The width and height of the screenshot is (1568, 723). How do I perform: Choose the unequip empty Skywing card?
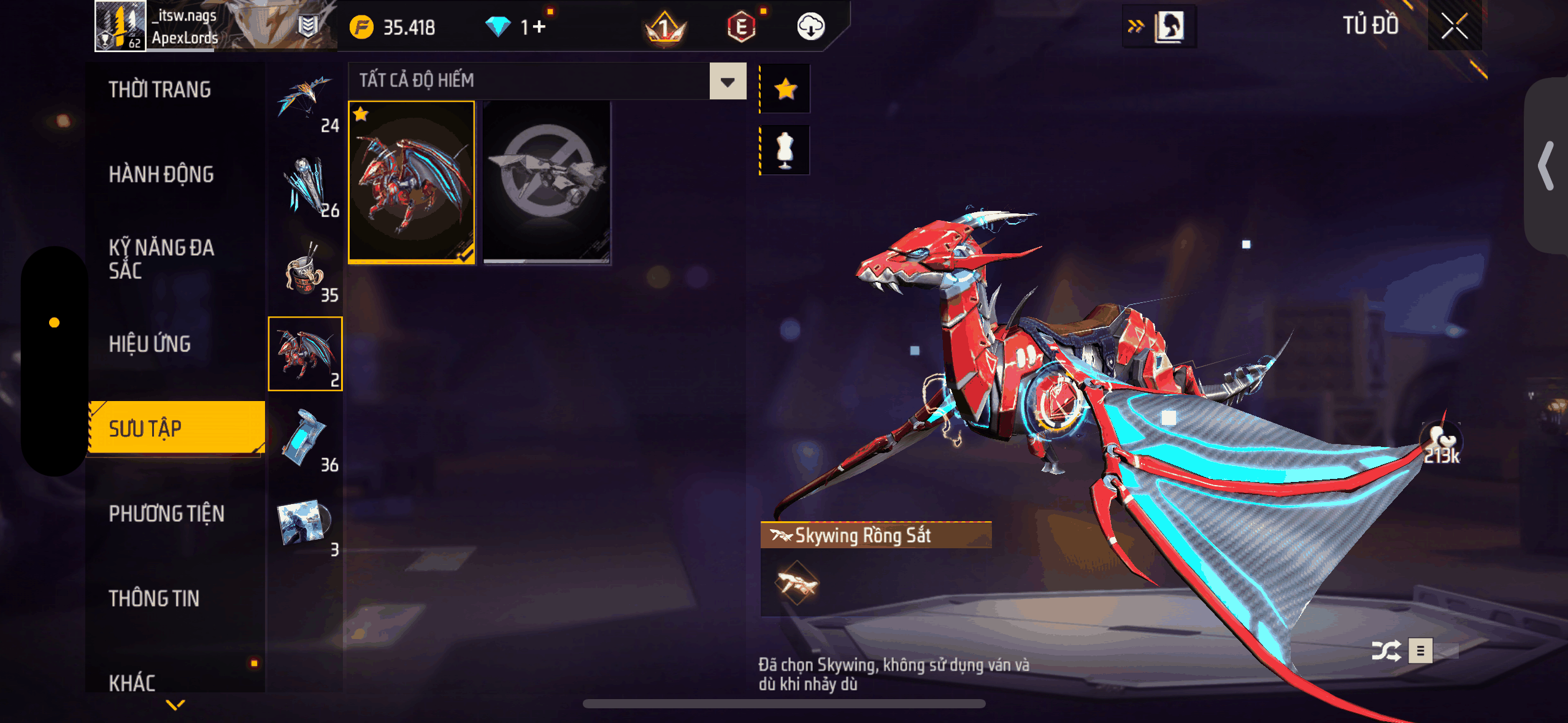coord(547,182)
